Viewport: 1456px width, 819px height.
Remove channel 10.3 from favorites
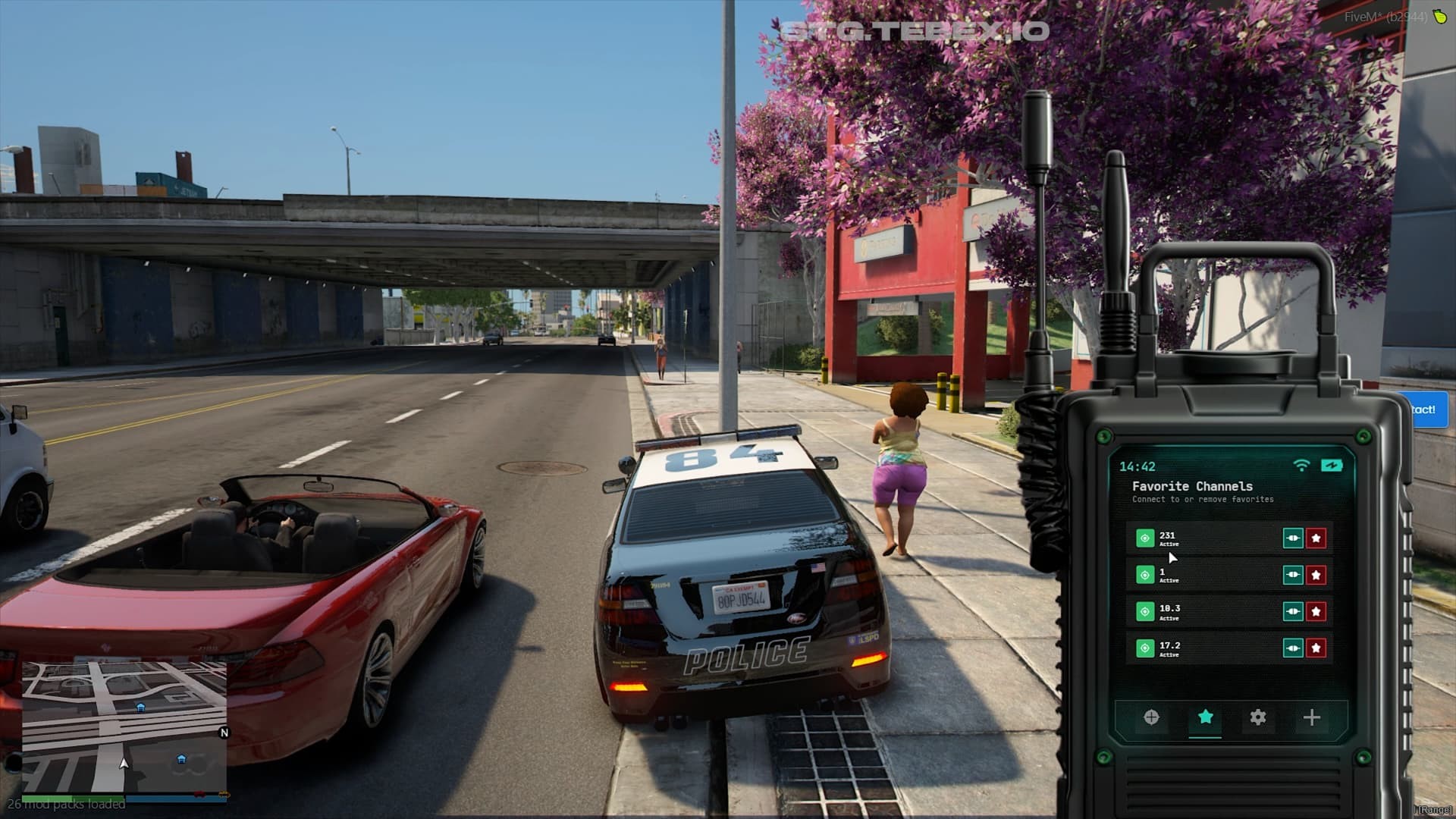(1316, 611)
